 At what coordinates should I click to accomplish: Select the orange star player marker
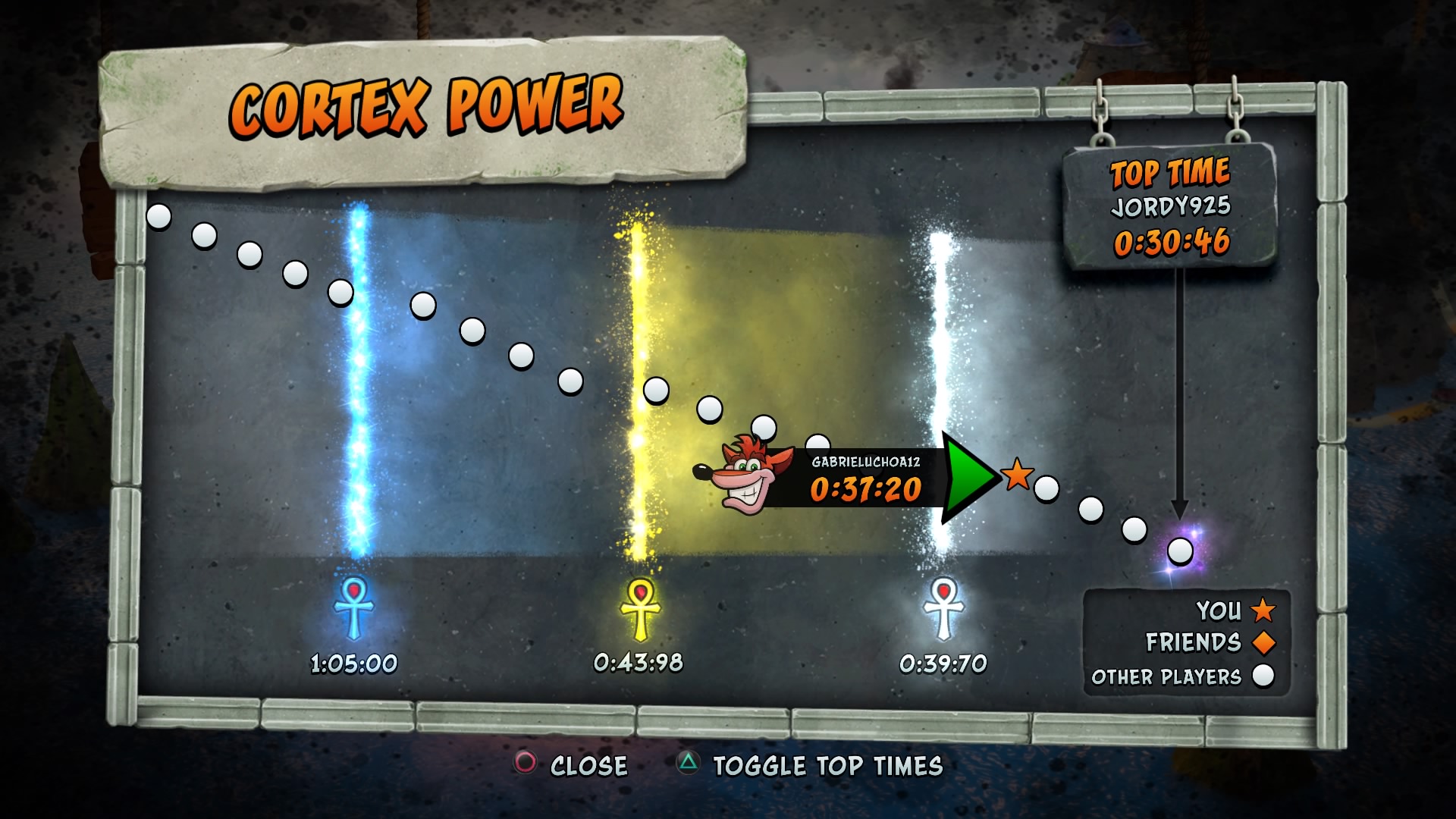click(1017, 475)
